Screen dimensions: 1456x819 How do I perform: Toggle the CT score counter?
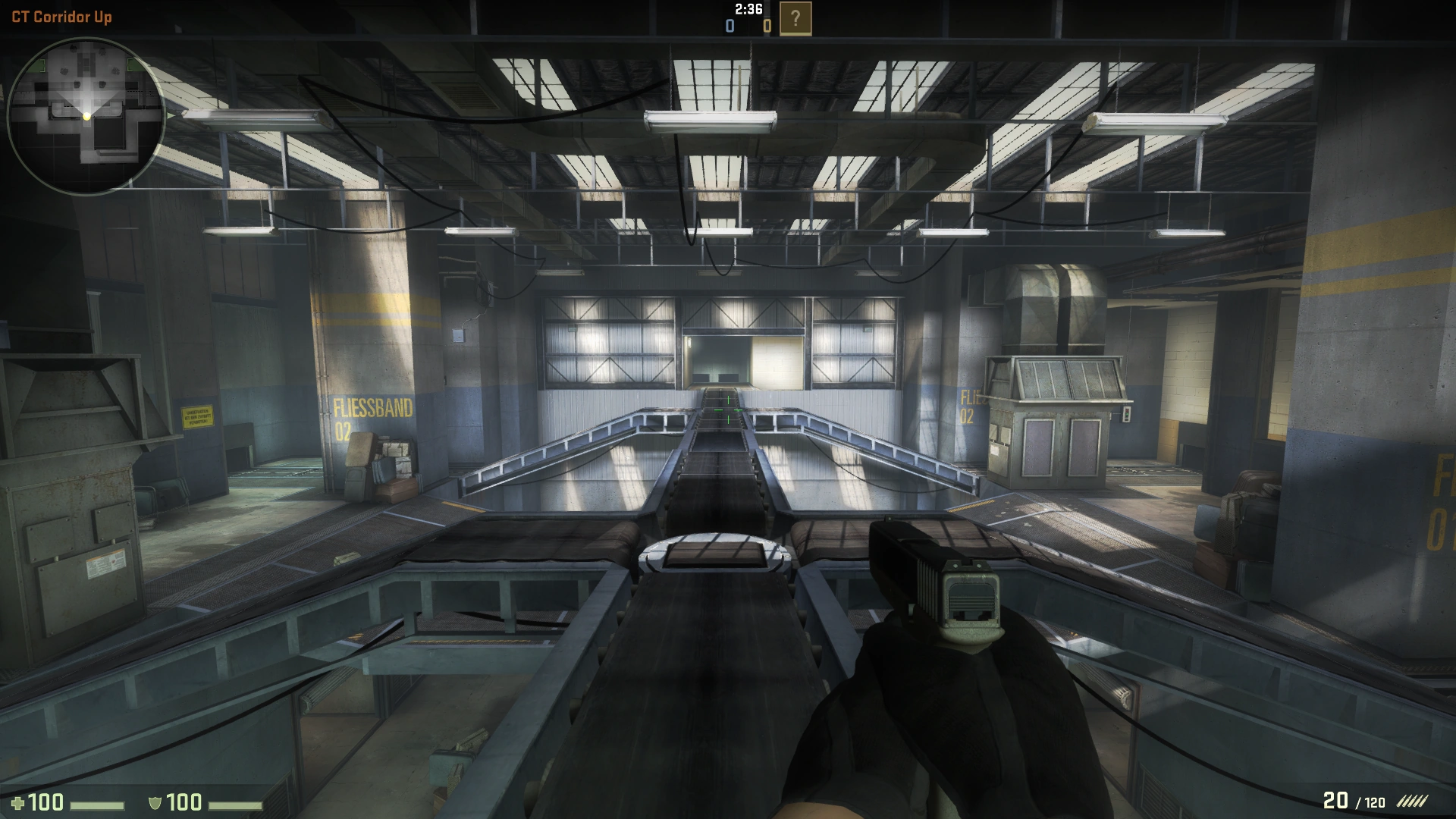tap(729, 25)
